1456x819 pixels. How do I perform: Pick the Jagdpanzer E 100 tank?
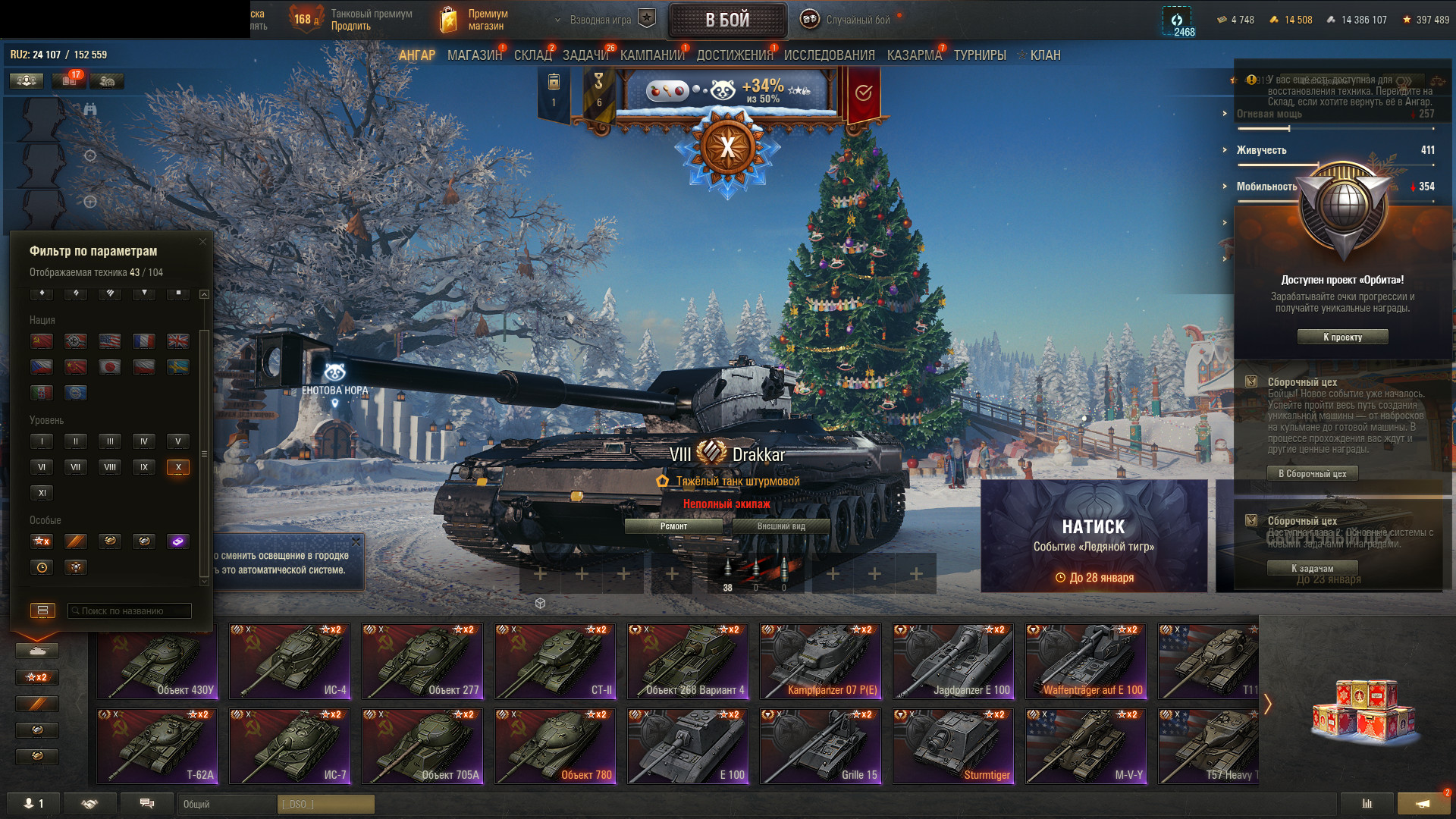[x=953, y=661]
